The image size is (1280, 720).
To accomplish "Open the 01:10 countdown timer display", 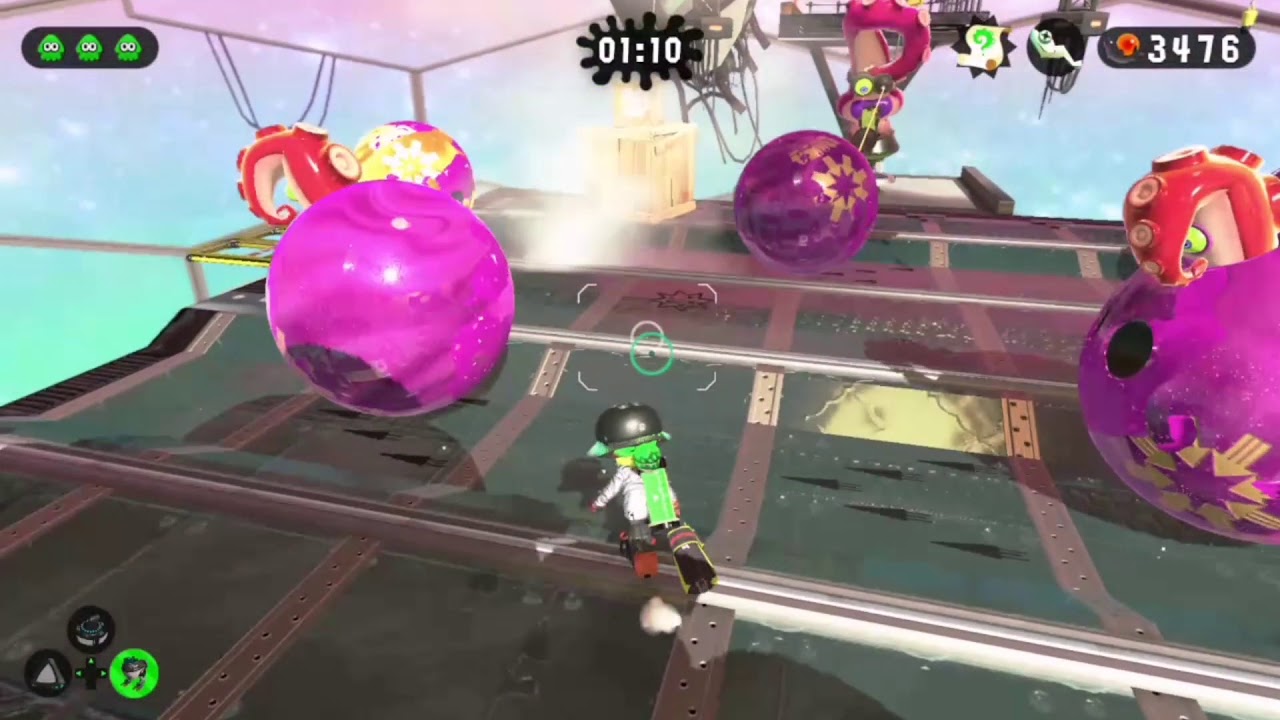I will pyautogui.click(x=640, y=50).
